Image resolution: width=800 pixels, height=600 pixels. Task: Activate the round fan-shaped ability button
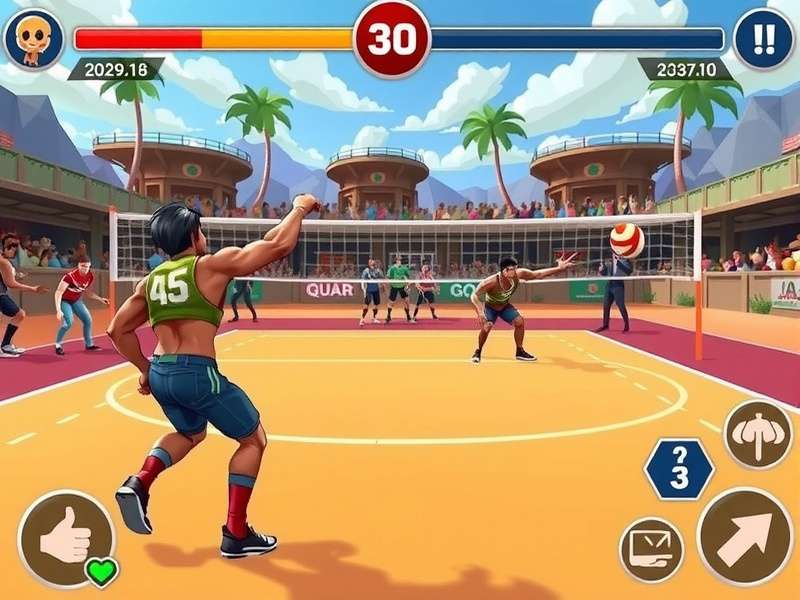757,434
